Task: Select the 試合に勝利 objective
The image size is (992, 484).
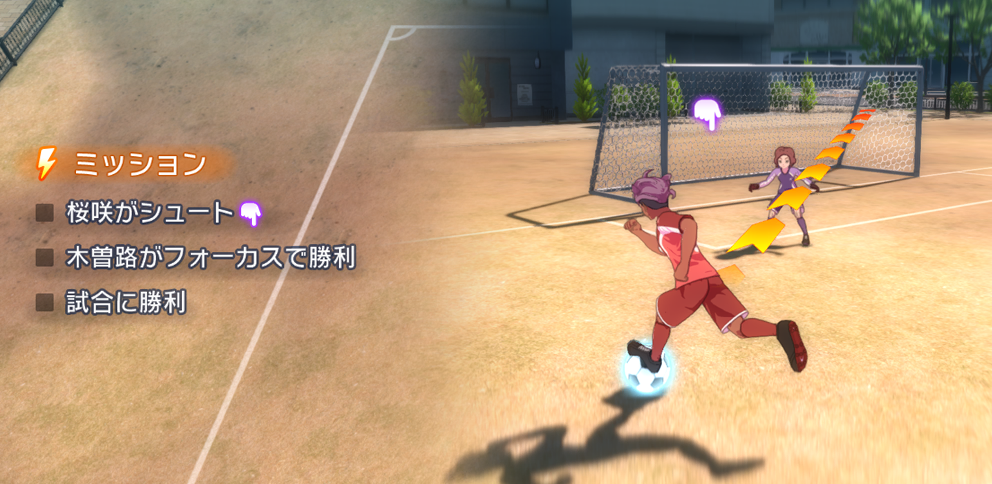Action: [125, 302]
